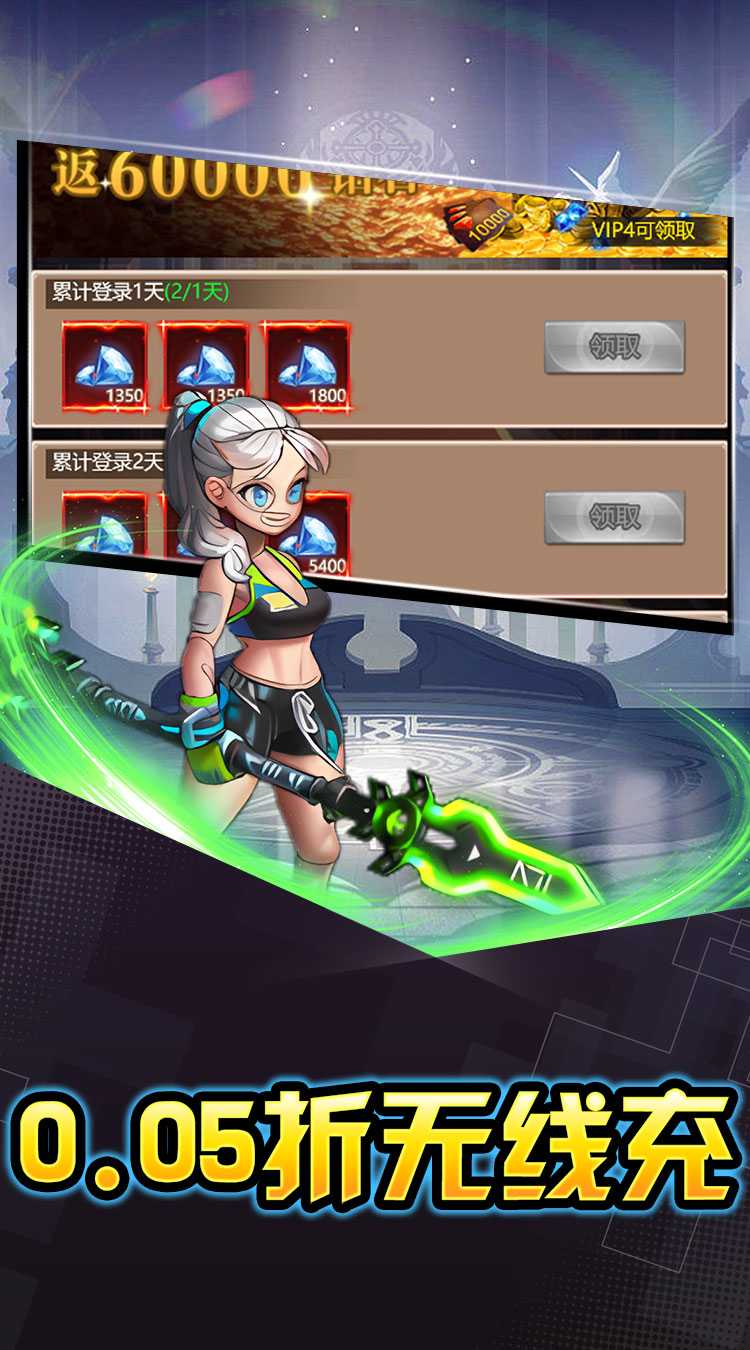Image resolution: width=750 pixels, height=1350 pixels.
Task: Claim the 累计登录2天 login reward
Action: click(614, 517)
